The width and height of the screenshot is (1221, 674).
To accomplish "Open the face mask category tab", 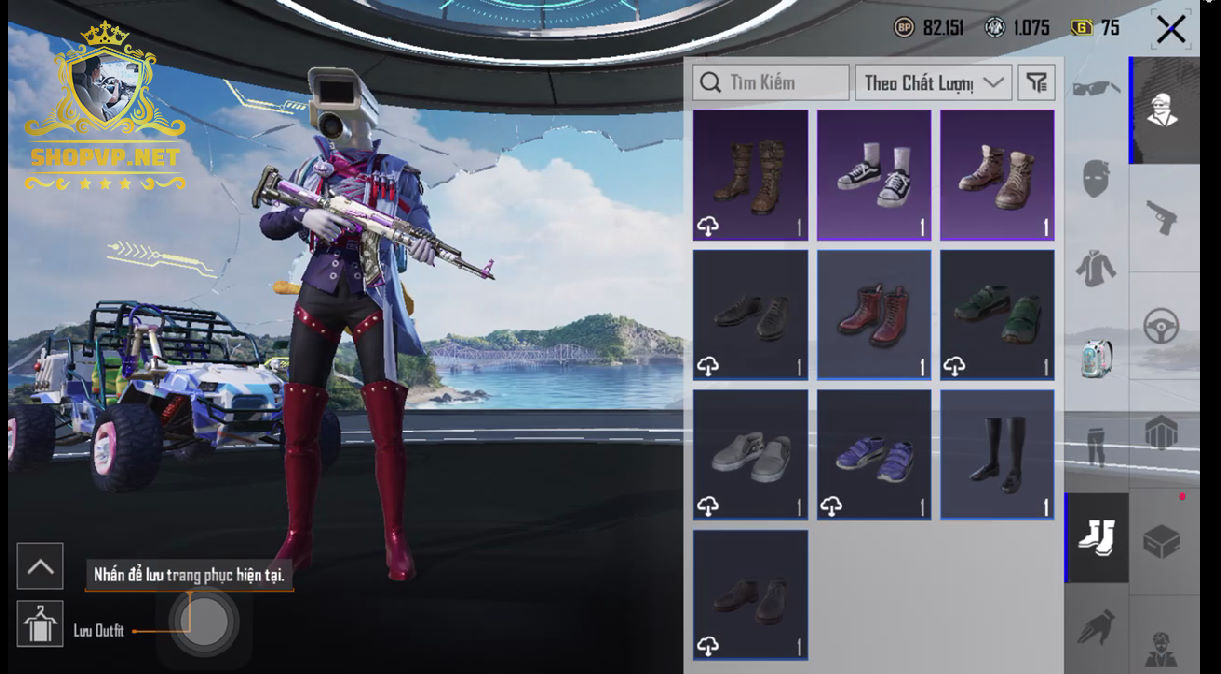I will coord(1096,180).
